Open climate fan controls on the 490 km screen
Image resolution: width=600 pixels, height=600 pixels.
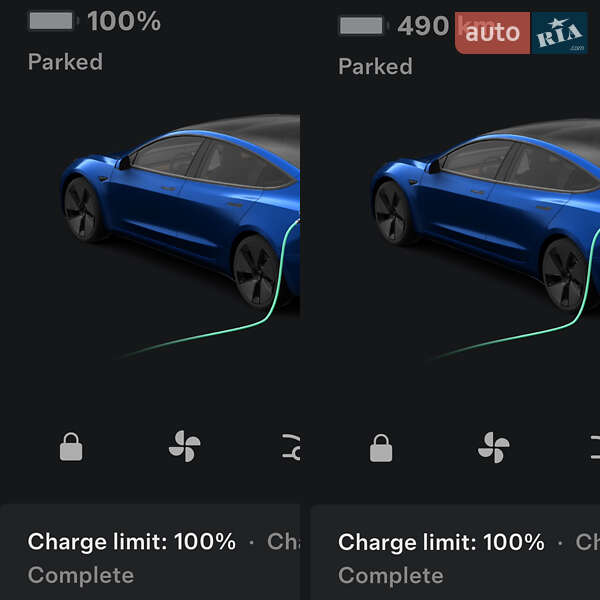(x=493, y=448)
